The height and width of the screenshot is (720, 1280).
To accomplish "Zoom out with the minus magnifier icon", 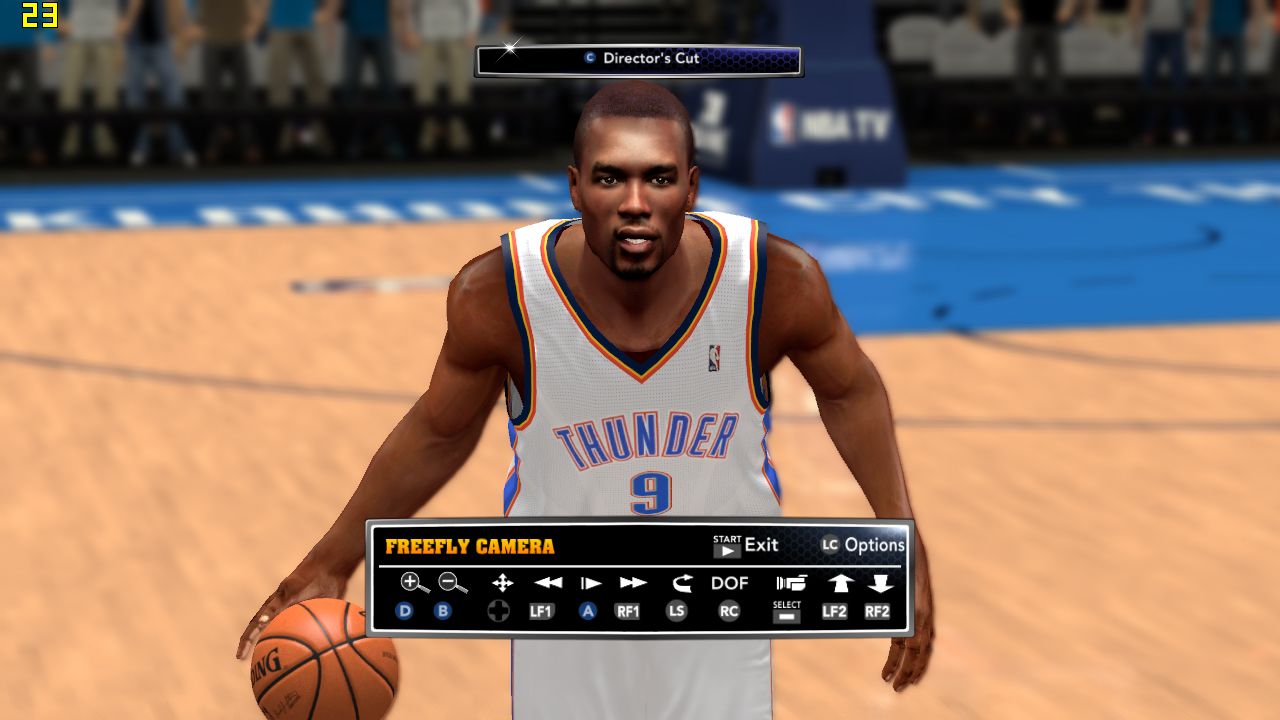I will tap(452, 583).
